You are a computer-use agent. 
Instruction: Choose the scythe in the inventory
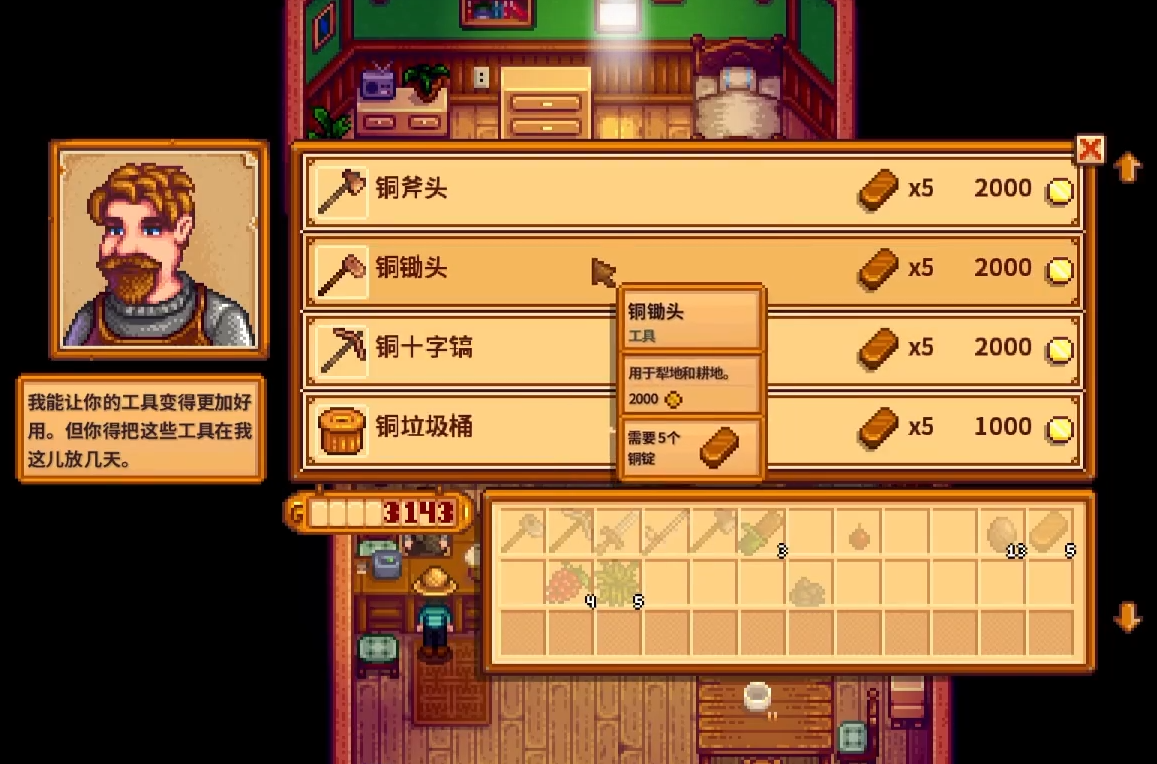point(666,532)
